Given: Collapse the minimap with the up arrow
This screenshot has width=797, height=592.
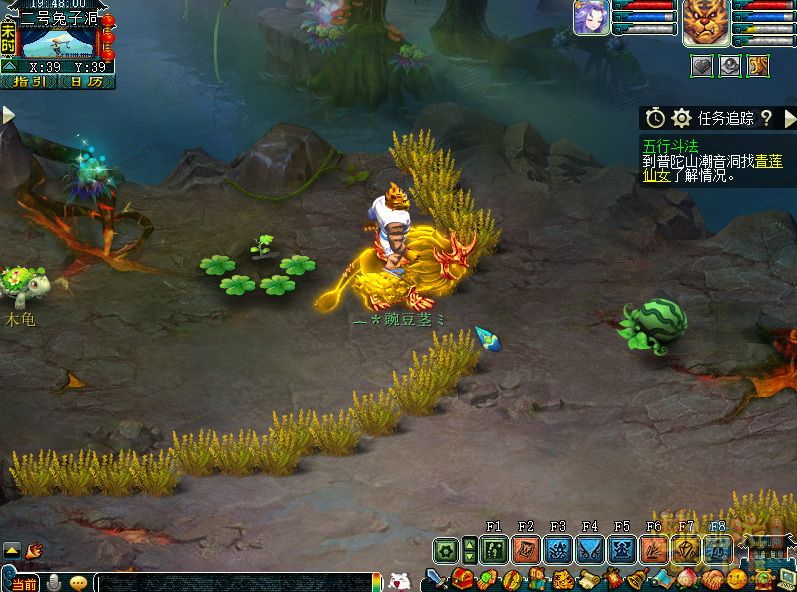Looking at the screenshot, I should tap(9, 67).
